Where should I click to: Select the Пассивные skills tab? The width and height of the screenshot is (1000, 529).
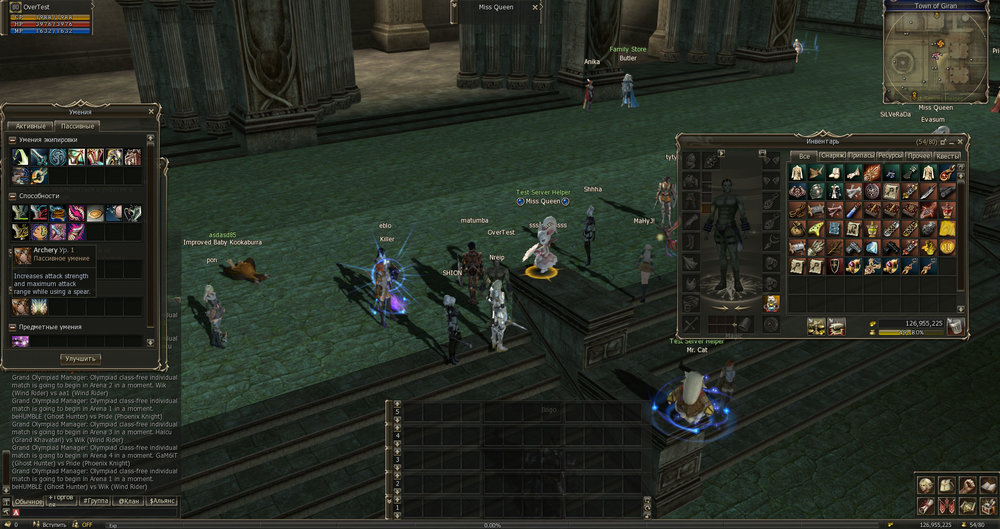point(78,126)
